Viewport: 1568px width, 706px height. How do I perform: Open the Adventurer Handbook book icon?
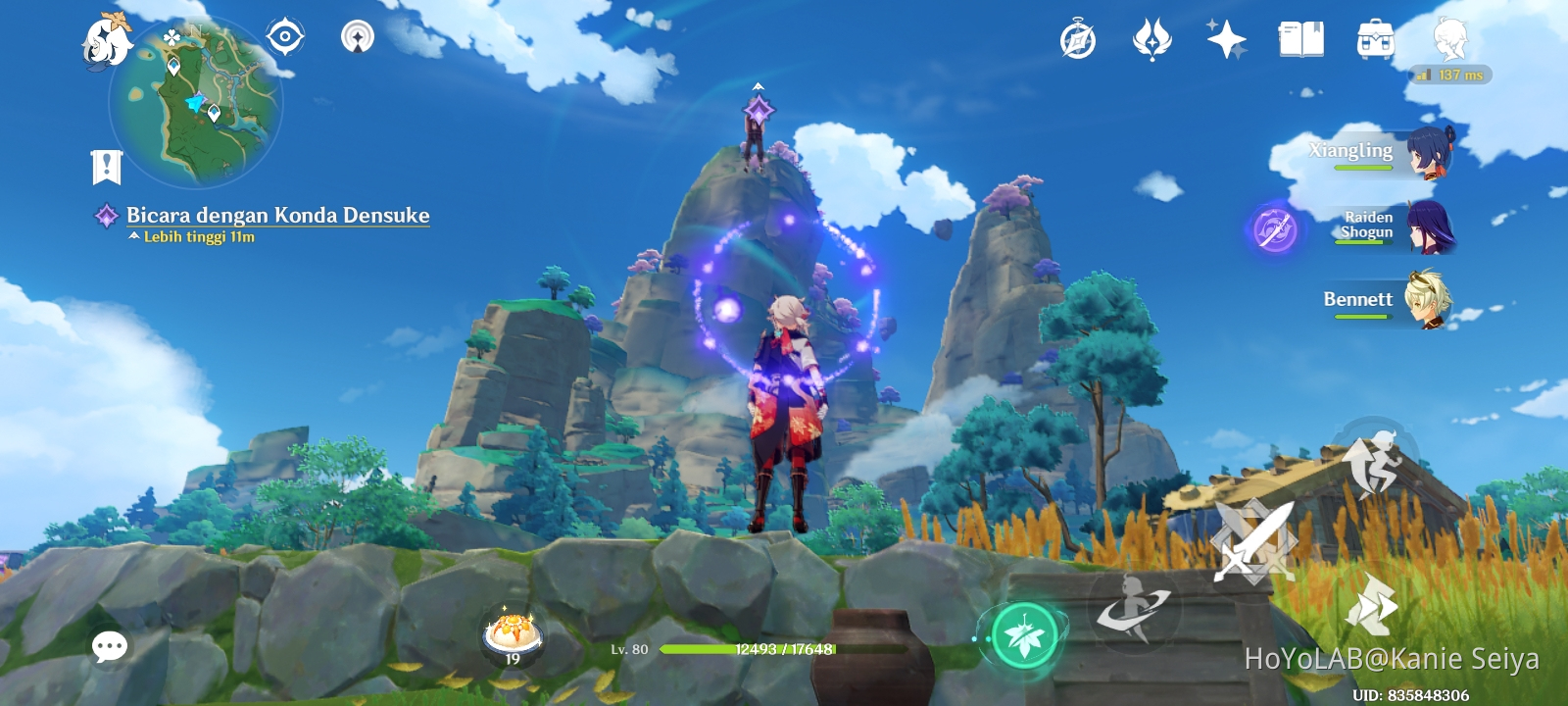(1299, 37)
